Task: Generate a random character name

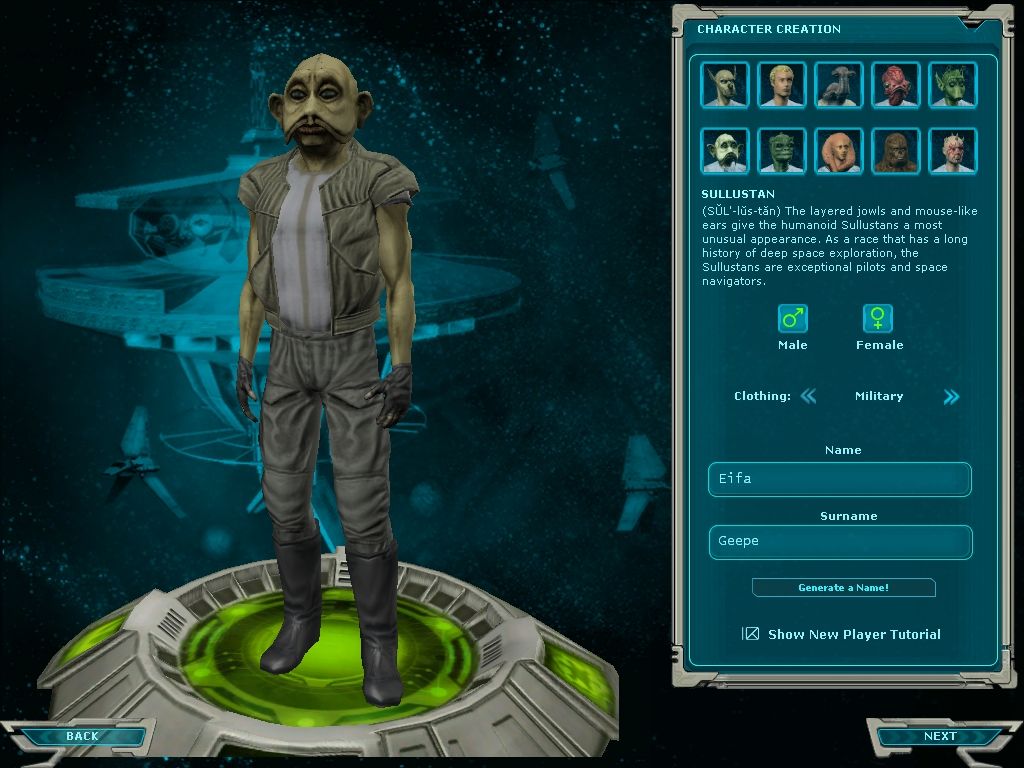Action: 843,588
